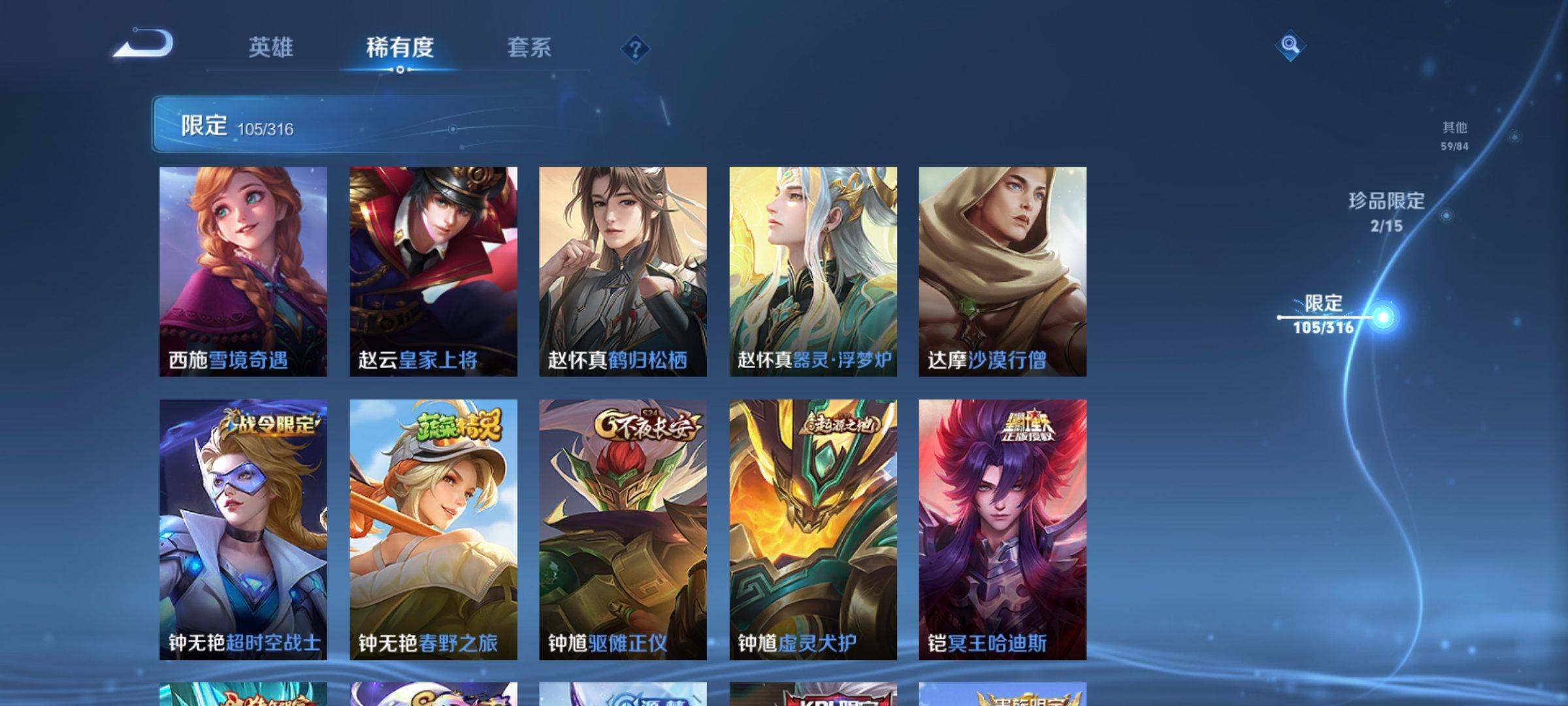
Task: Select the 铠冥王哈迪斯 skin thumbnail
Action: [x=1004, y=529]
